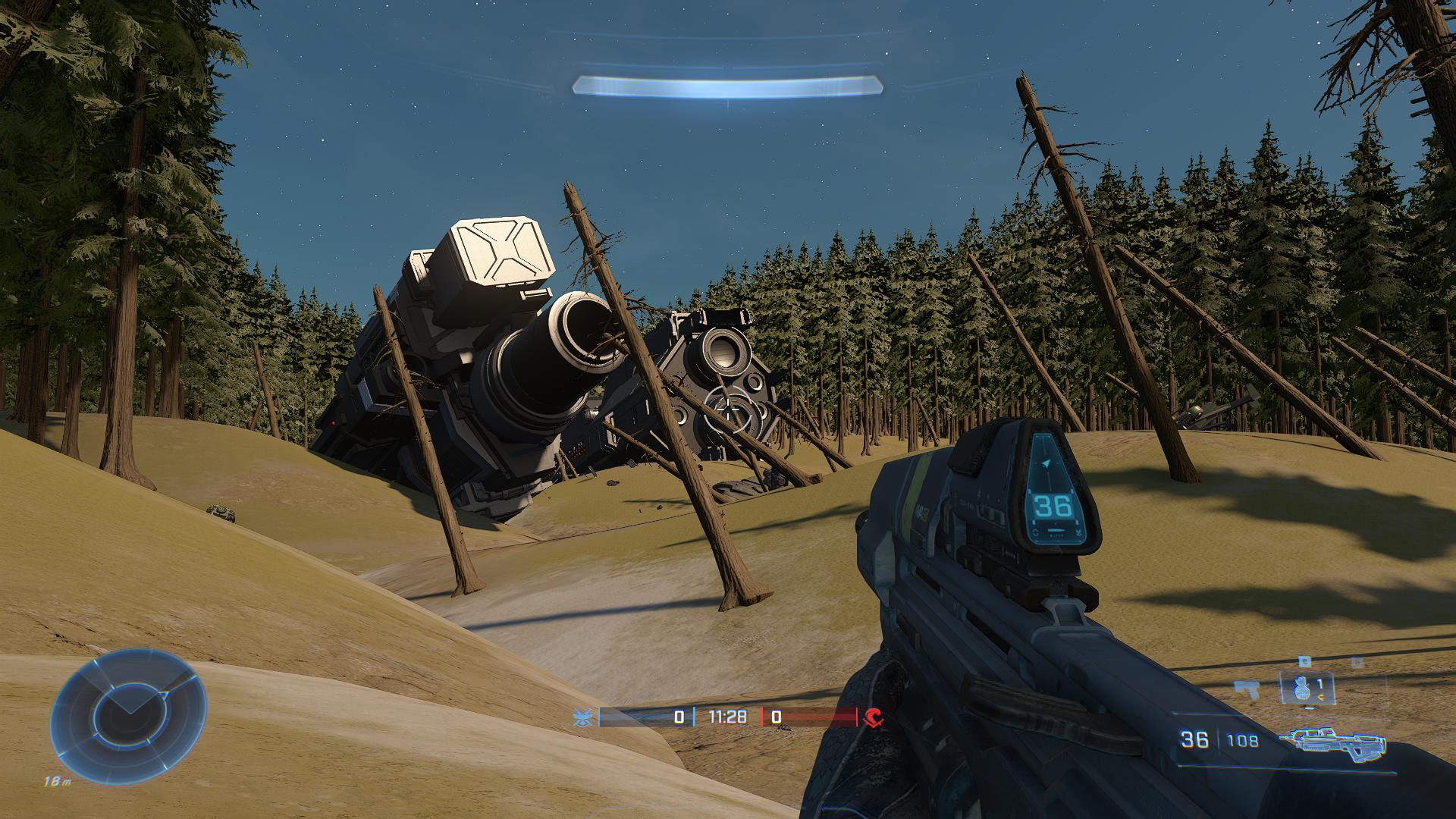Click the circular motion tracker radar

[128, 711]
